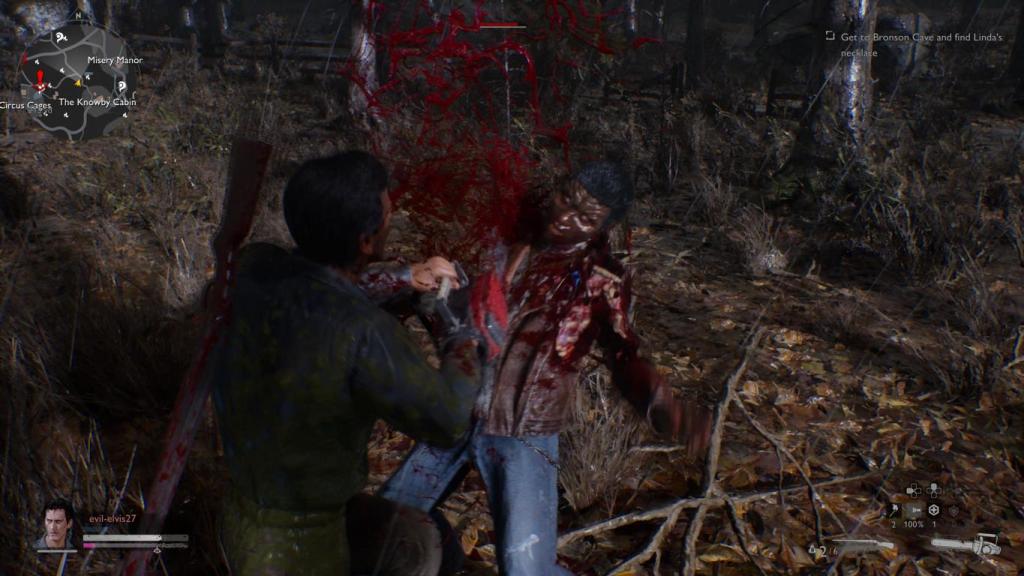Open the circular minimap
The height and width of the screenshot is (576, 1024).
pyautogui.click(x=77, y=80)
